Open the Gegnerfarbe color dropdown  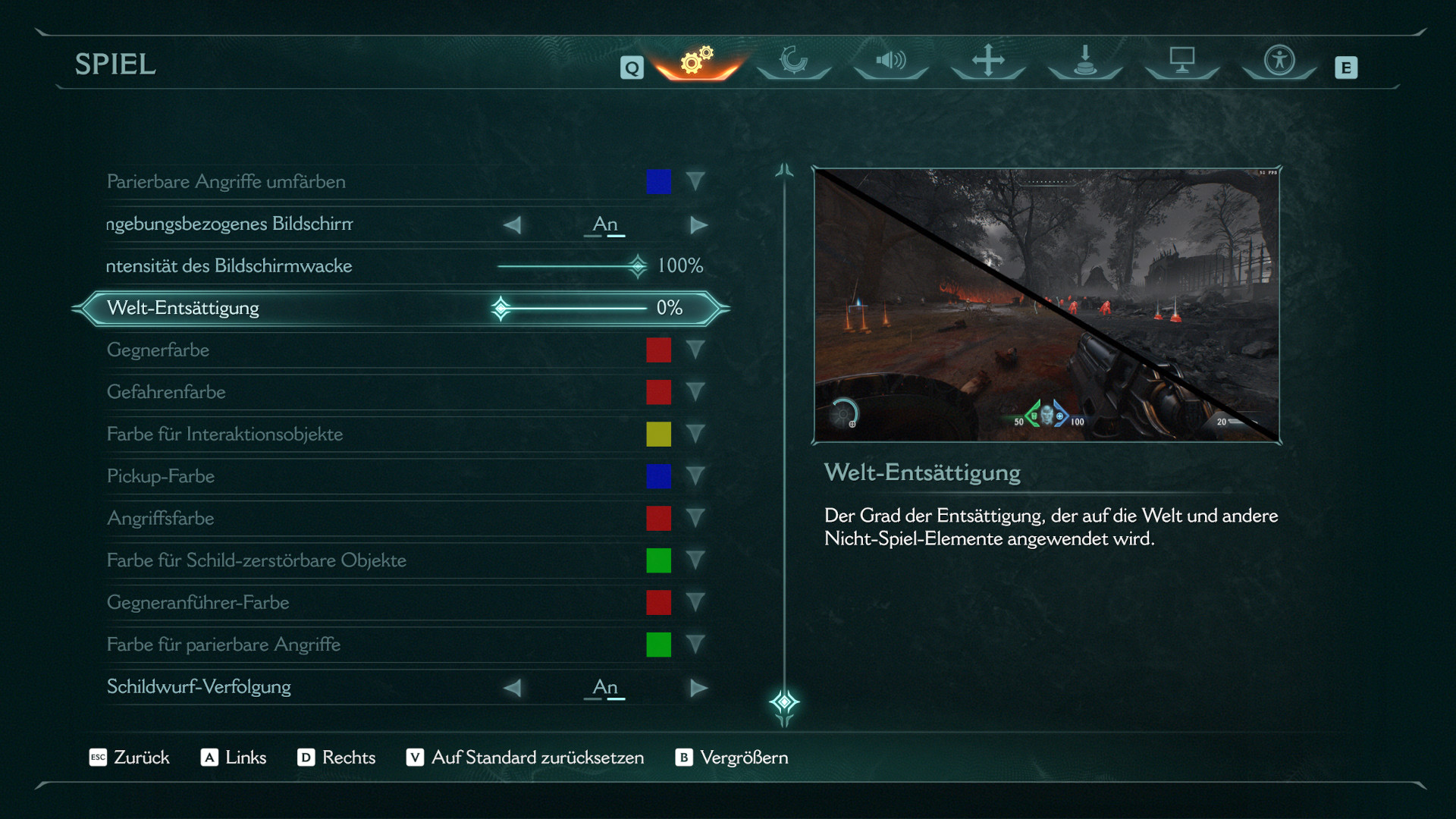tap(695, 350)
